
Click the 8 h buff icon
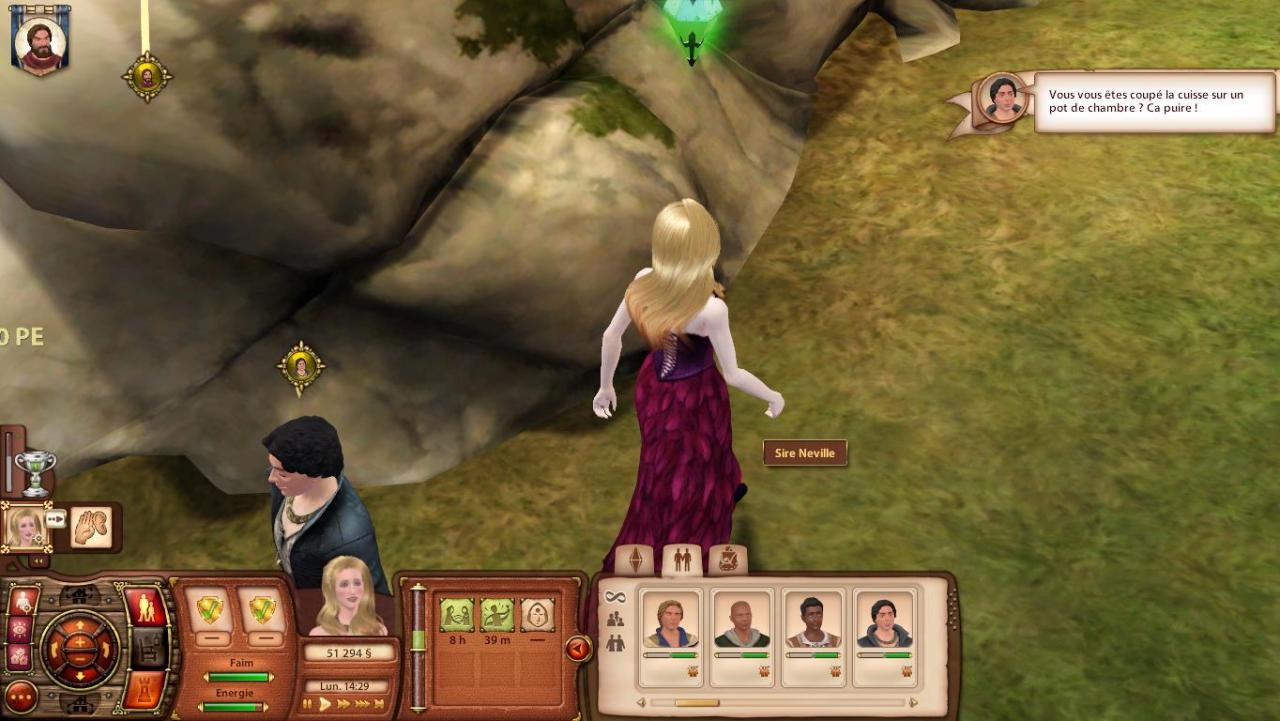(456, 614)
